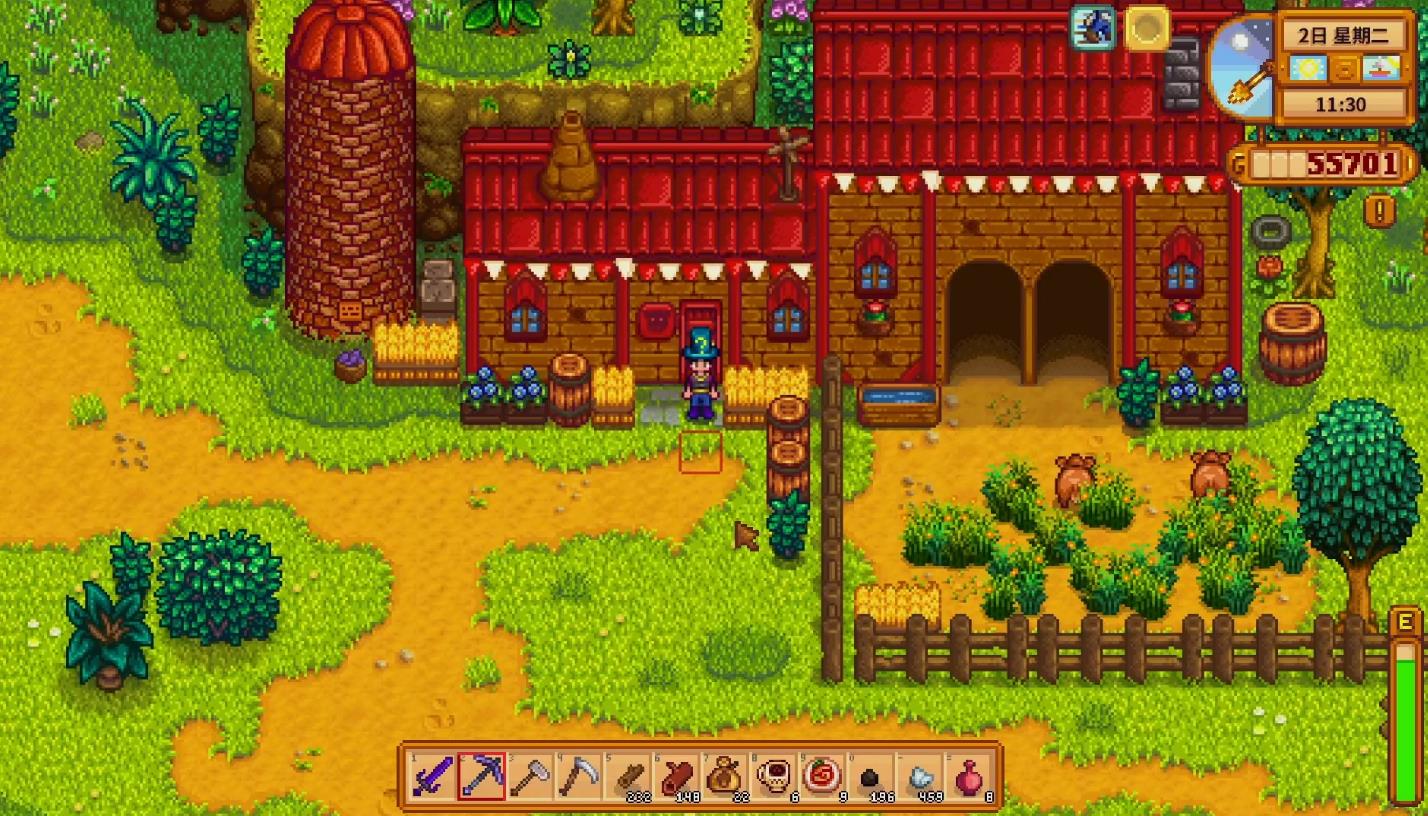This screenshot has height=816, width=1428.
Task: Choose the coffee cup item
Action: [x=774, y=776]
